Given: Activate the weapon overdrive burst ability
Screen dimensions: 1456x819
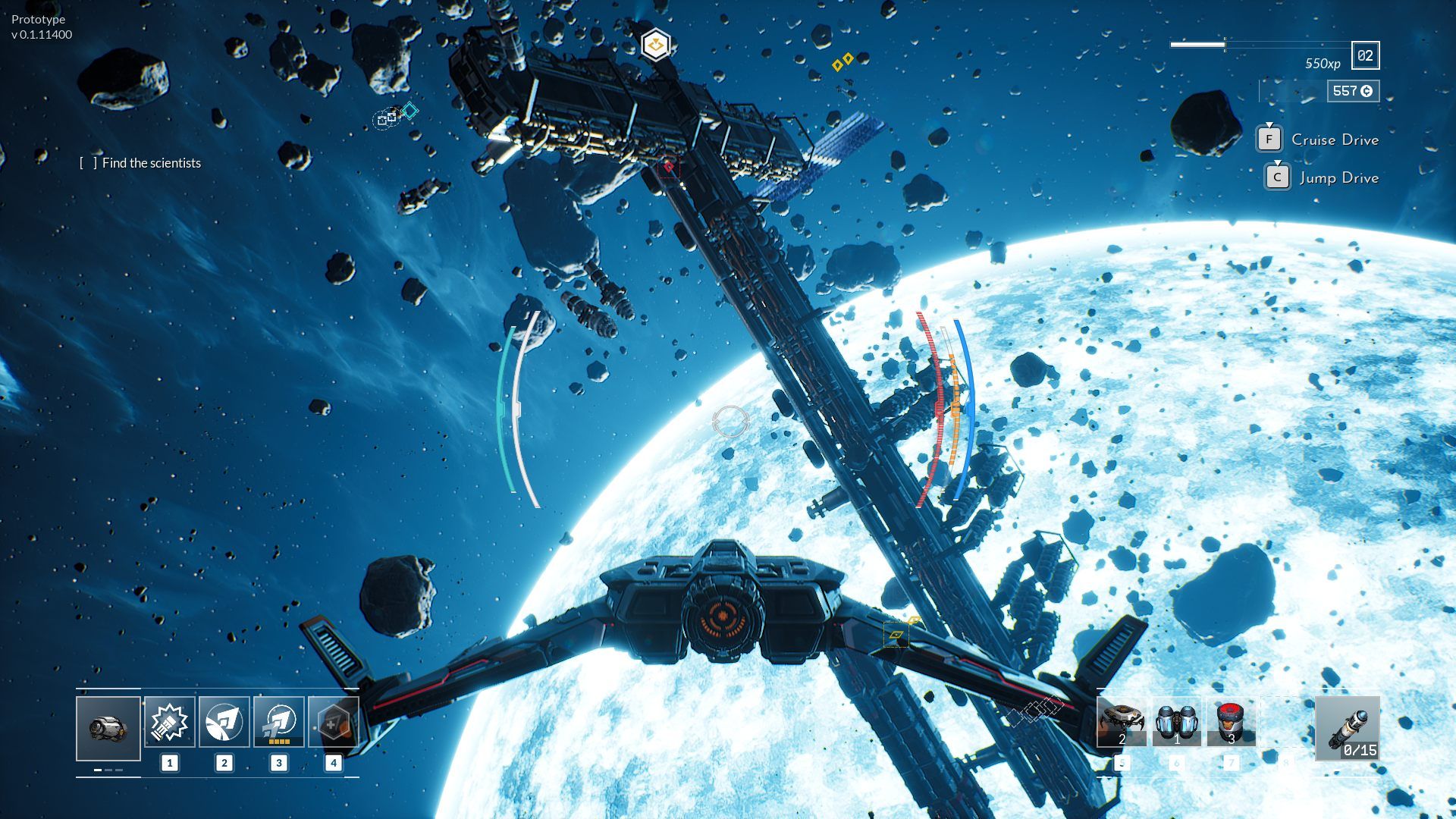Looking at the screenshot, I should click(169, 722).
